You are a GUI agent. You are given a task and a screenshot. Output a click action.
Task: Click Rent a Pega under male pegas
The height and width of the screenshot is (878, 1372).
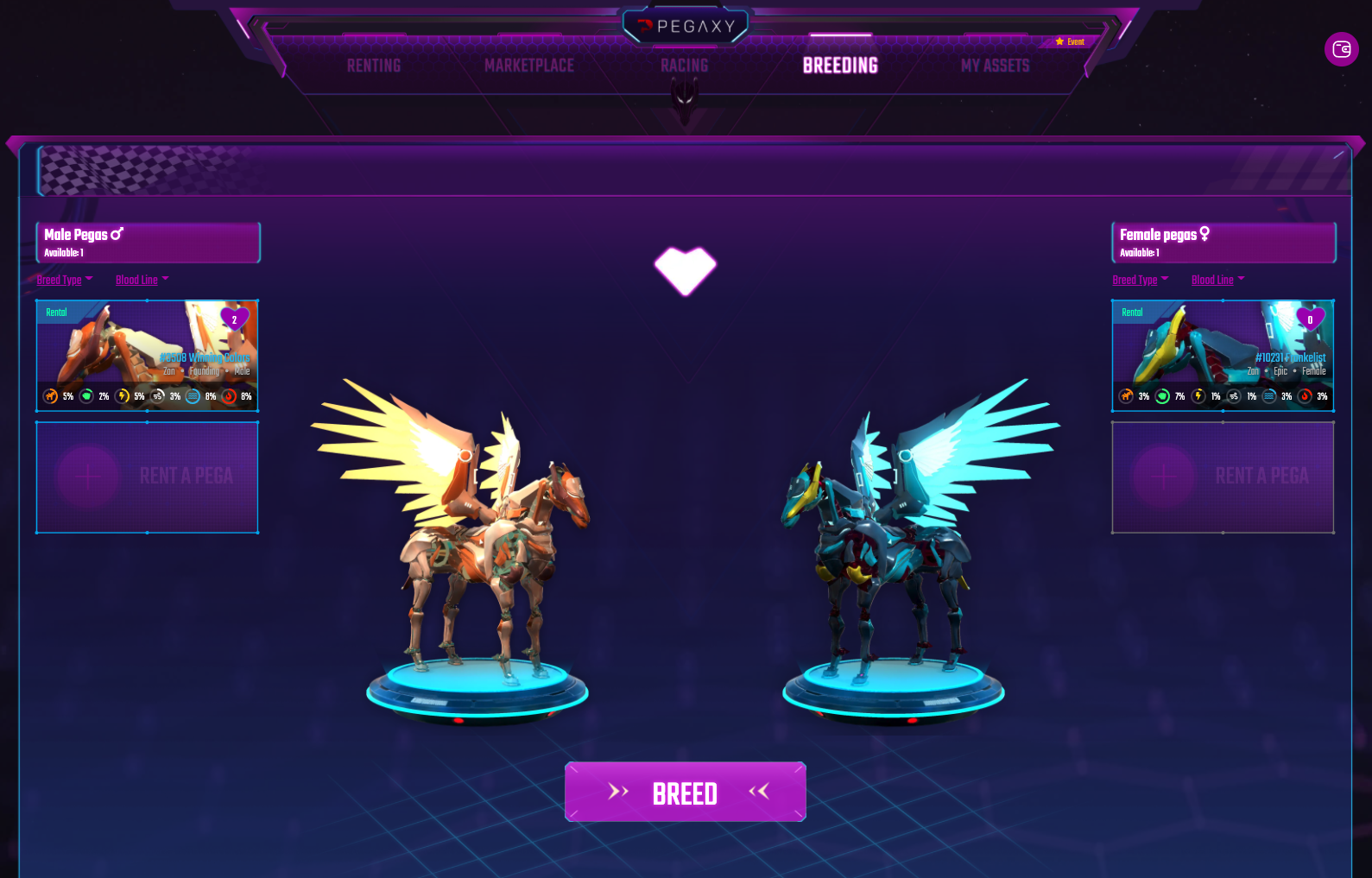coord(147,477)
